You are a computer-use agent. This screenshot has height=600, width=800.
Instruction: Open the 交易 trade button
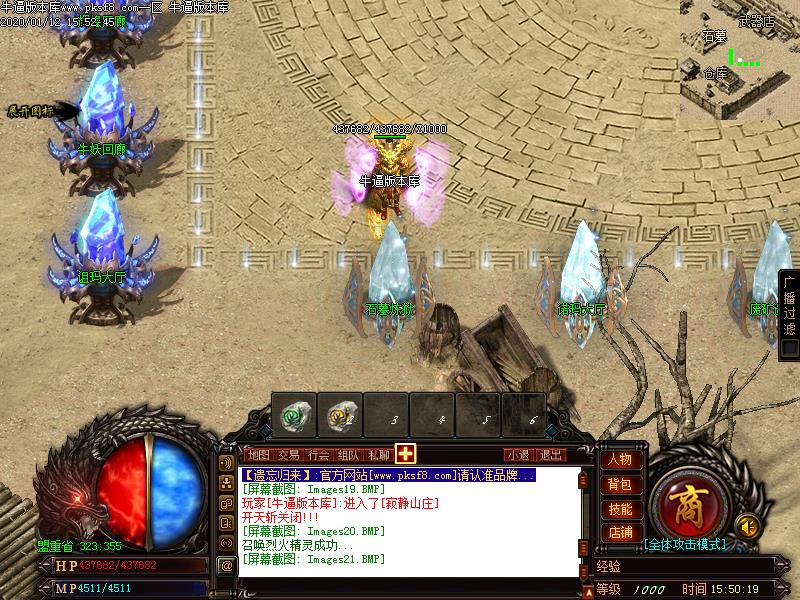288,454
